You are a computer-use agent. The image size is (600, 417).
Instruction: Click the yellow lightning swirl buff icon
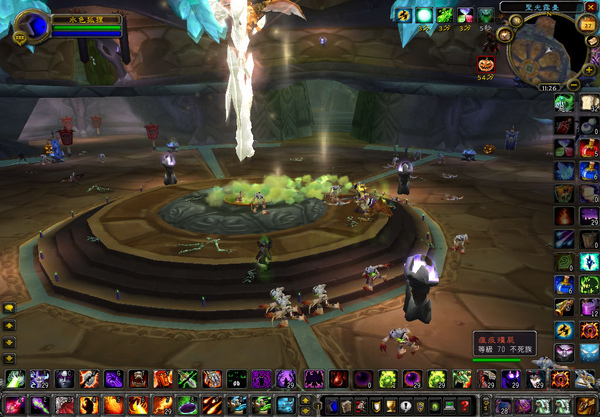[403, 16]
